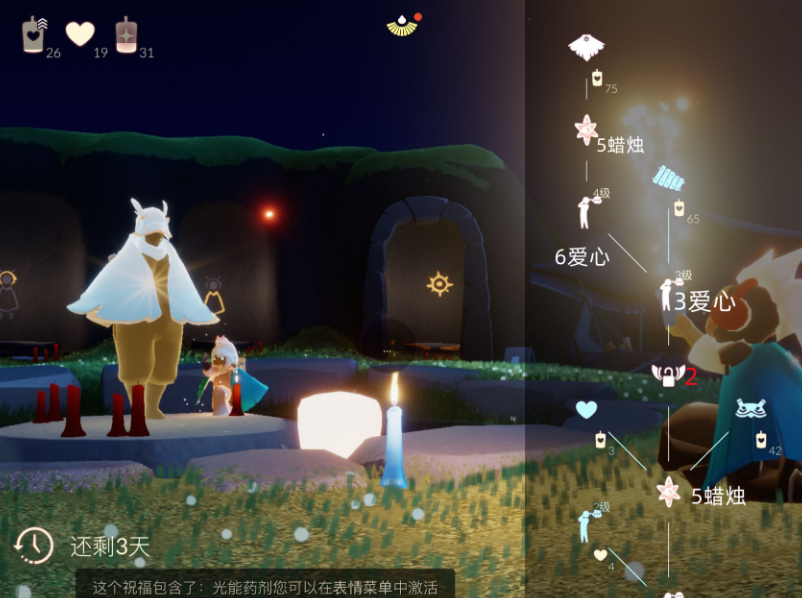
Task: Select the white cape node costing 75 candles
Action: pyautogui.click(x=586, y=46)
